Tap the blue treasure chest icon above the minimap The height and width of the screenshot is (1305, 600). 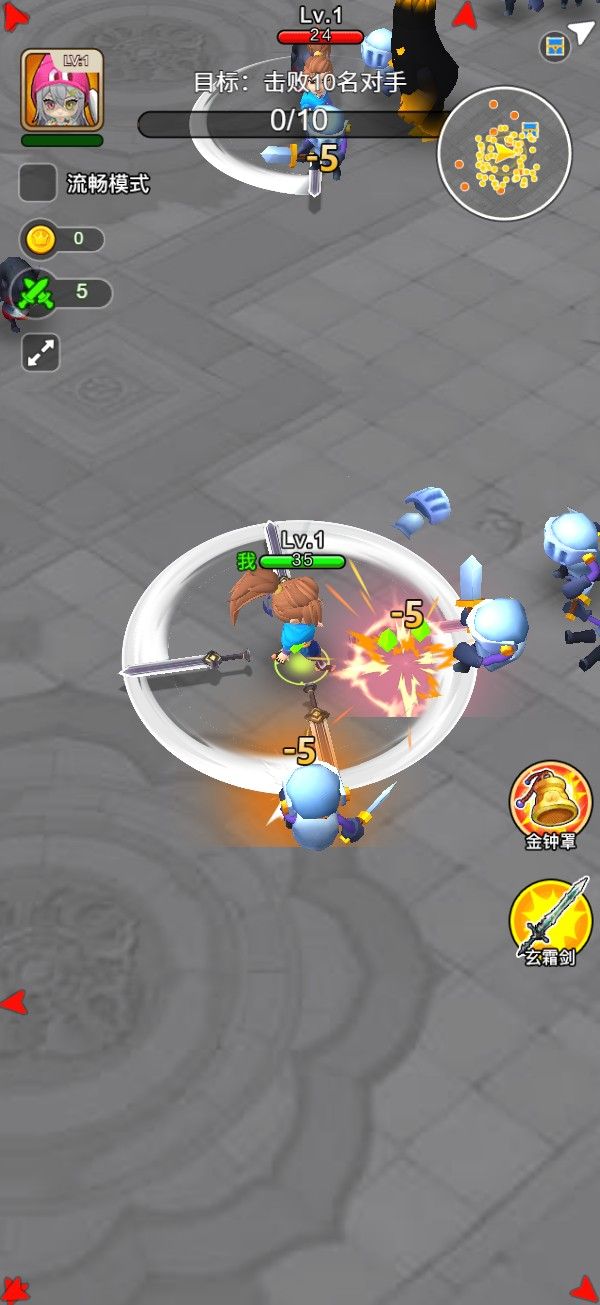tap(555, 46)
